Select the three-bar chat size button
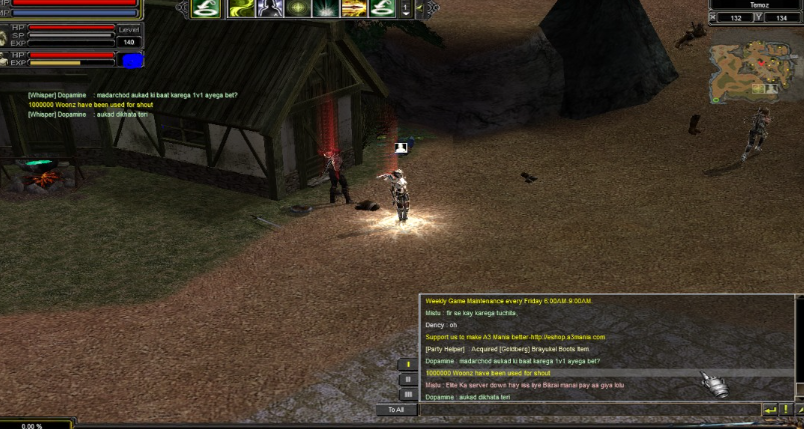The height and width of the screenshot is (429, 804). pyautogui.click(x=408, y=393)
